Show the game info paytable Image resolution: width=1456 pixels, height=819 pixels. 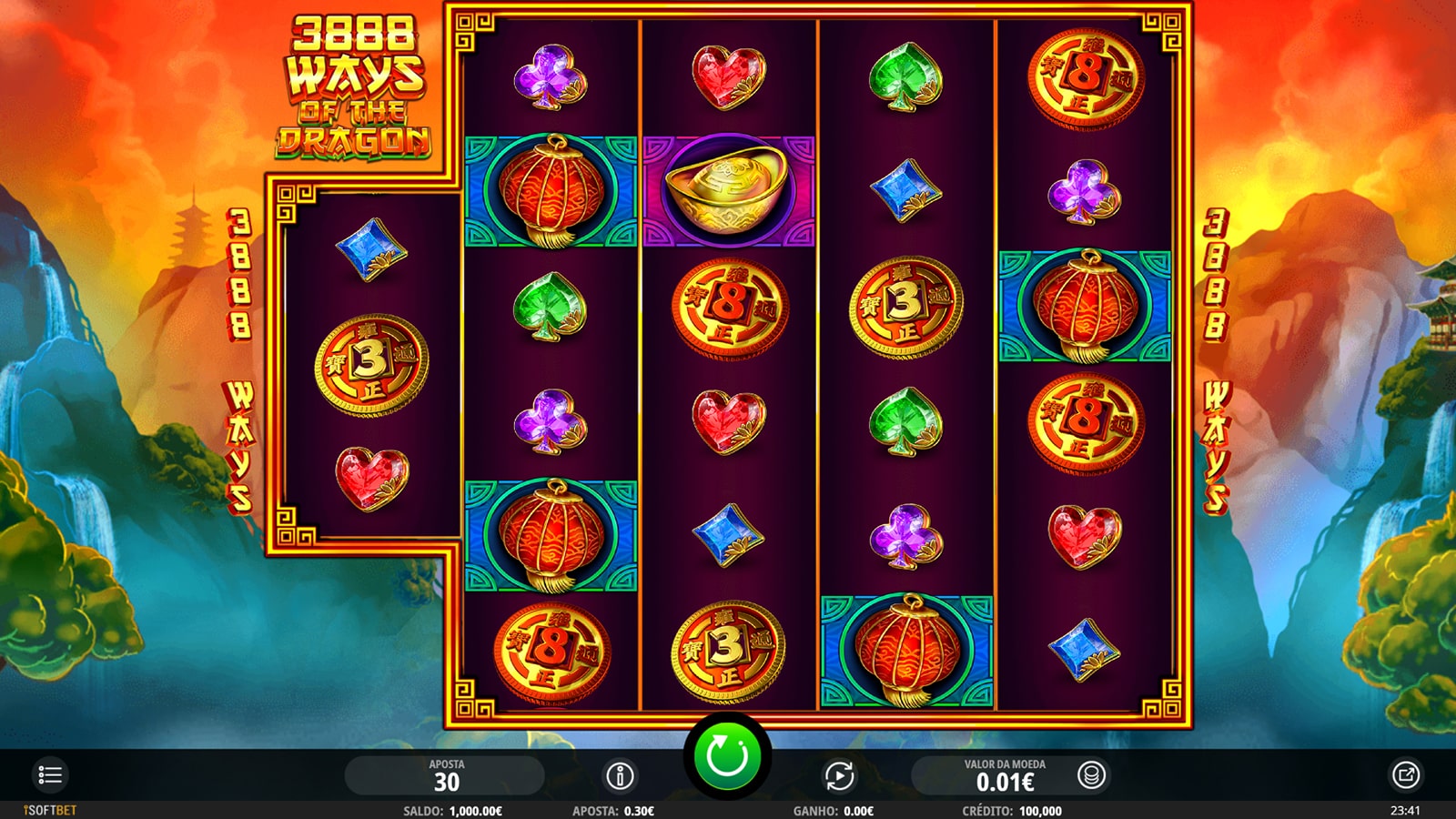[620, 775]
